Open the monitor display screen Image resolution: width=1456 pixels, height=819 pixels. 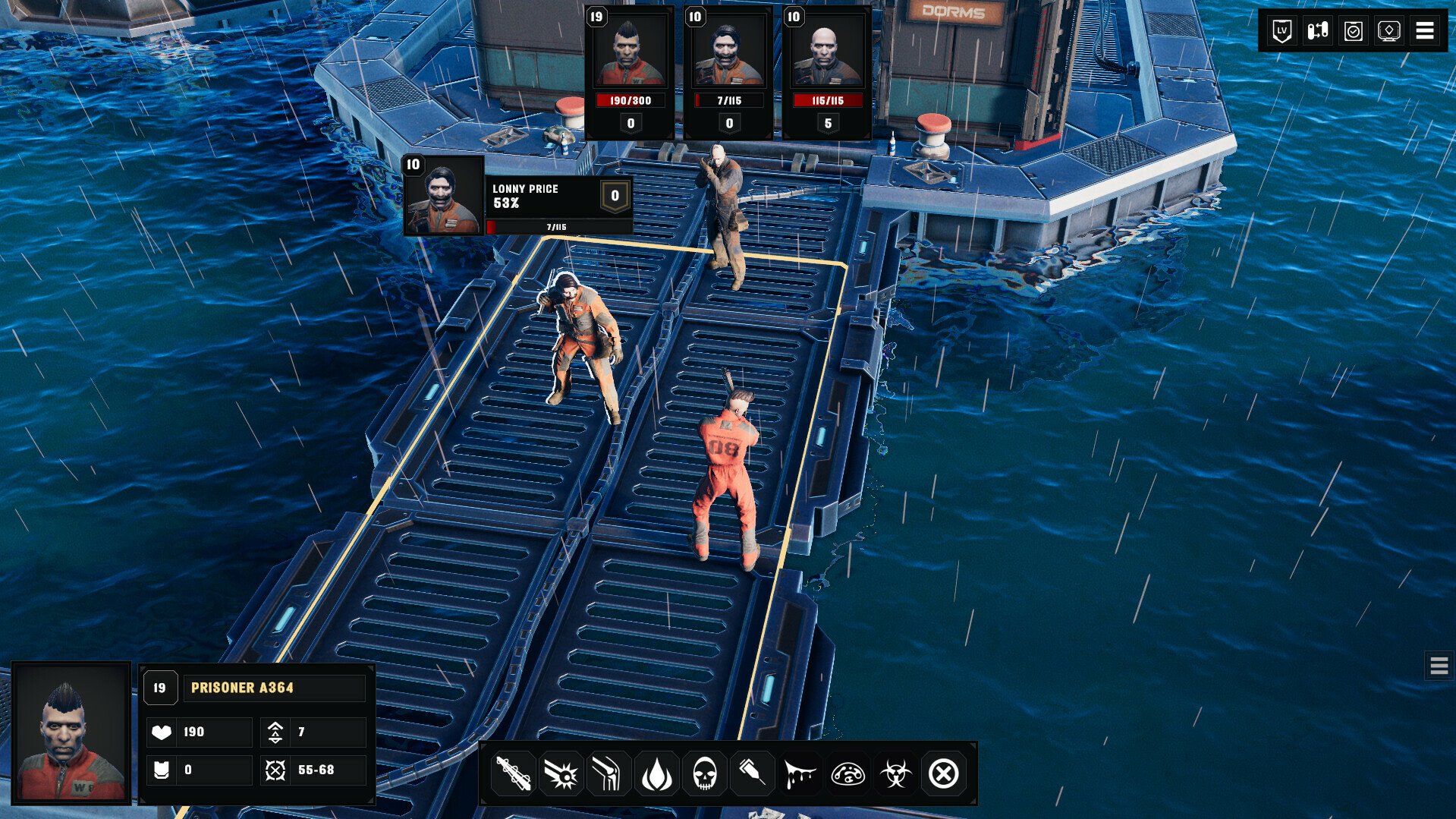pyautogui.click(x=1388, y=30)
